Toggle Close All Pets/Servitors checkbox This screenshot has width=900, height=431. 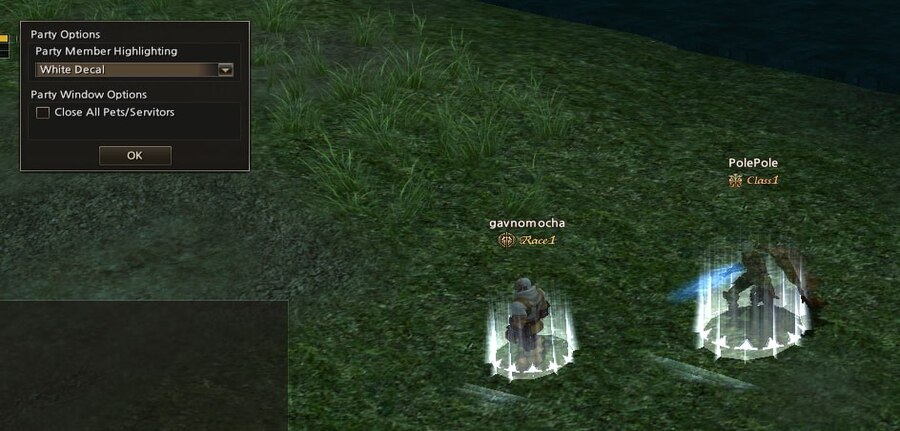[43, 113]
